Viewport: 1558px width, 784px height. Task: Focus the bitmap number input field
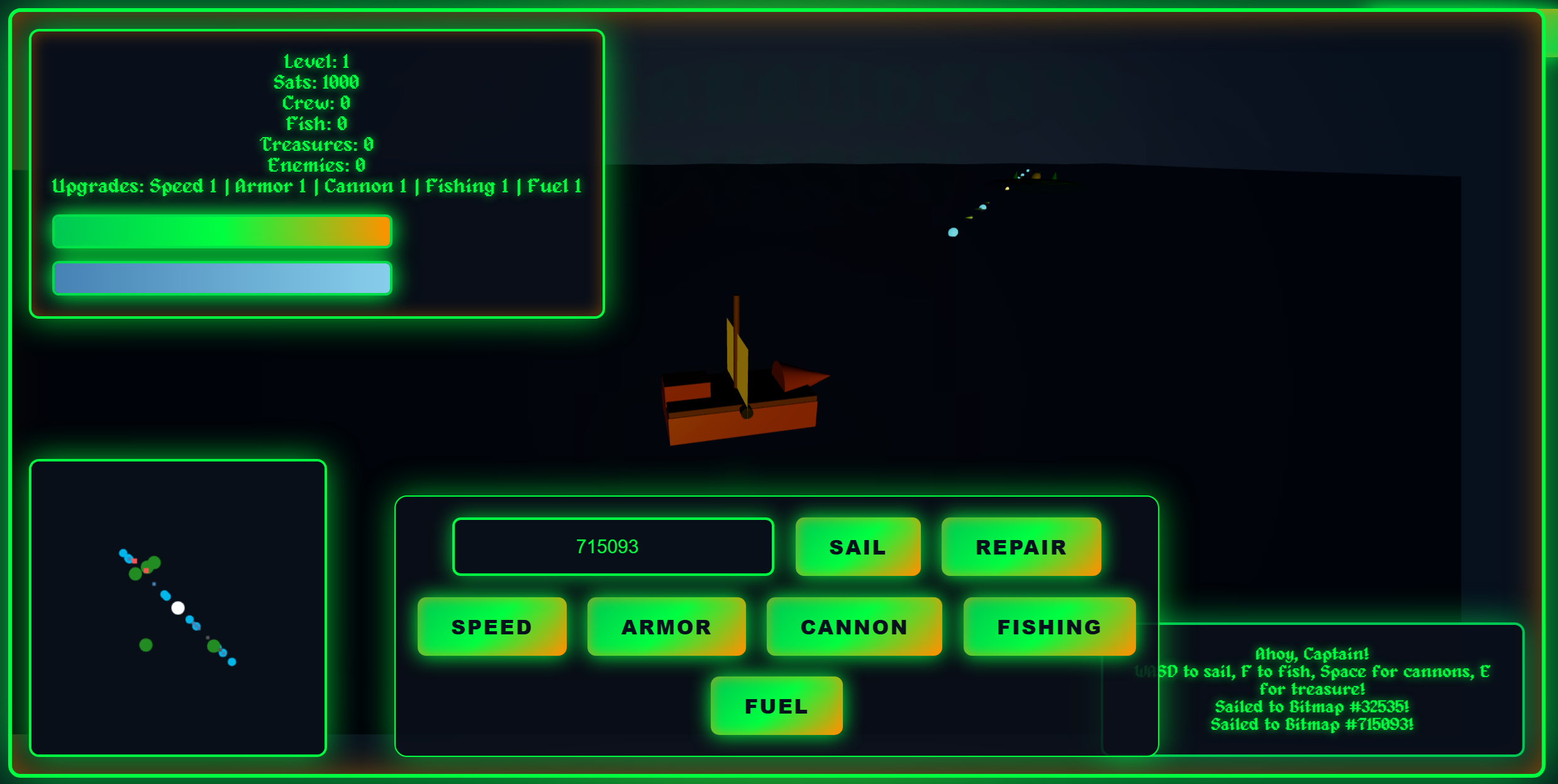613,547
